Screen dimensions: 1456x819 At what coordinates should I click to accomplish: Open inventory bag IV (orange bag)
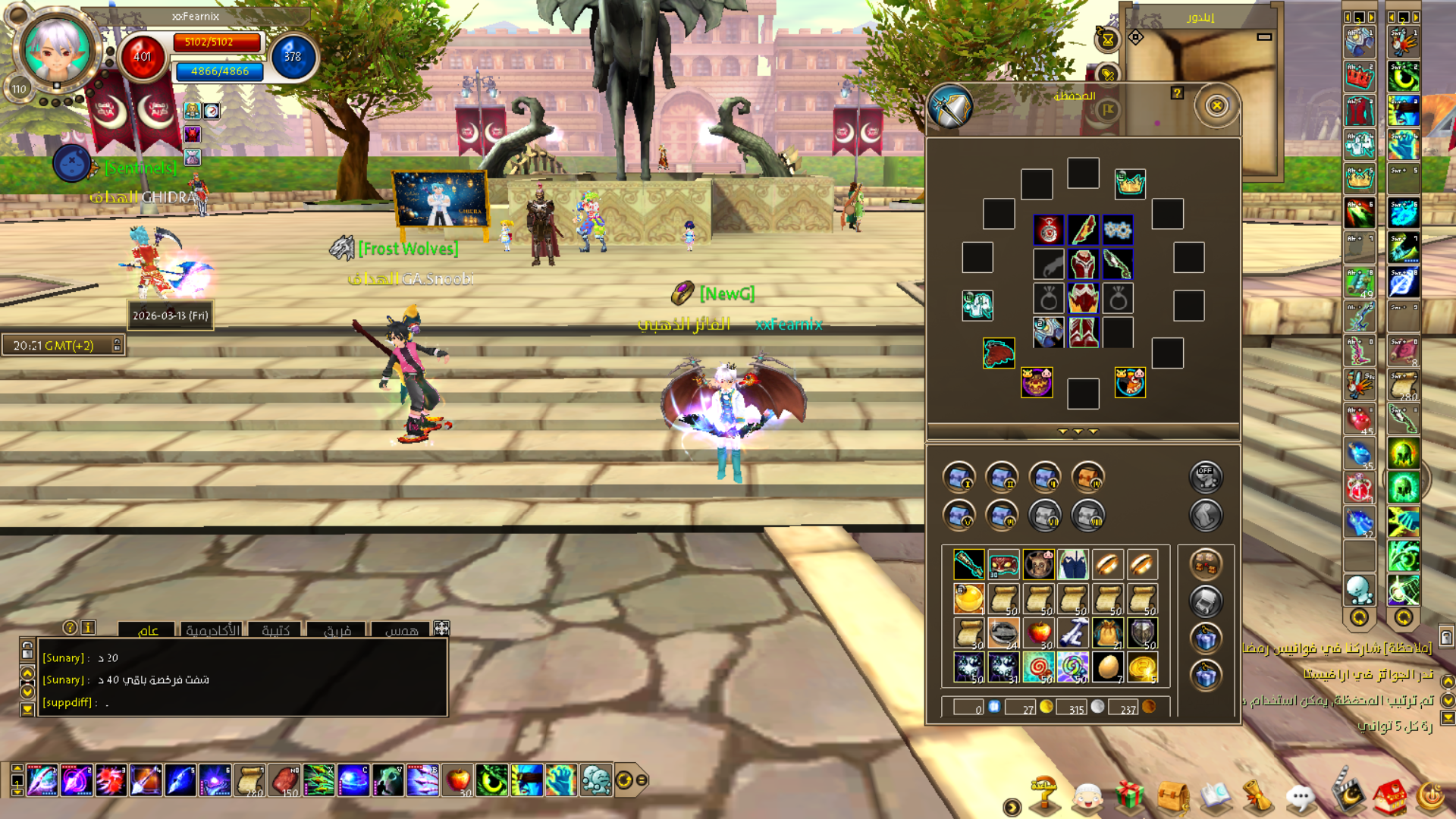click(1088, 477)
